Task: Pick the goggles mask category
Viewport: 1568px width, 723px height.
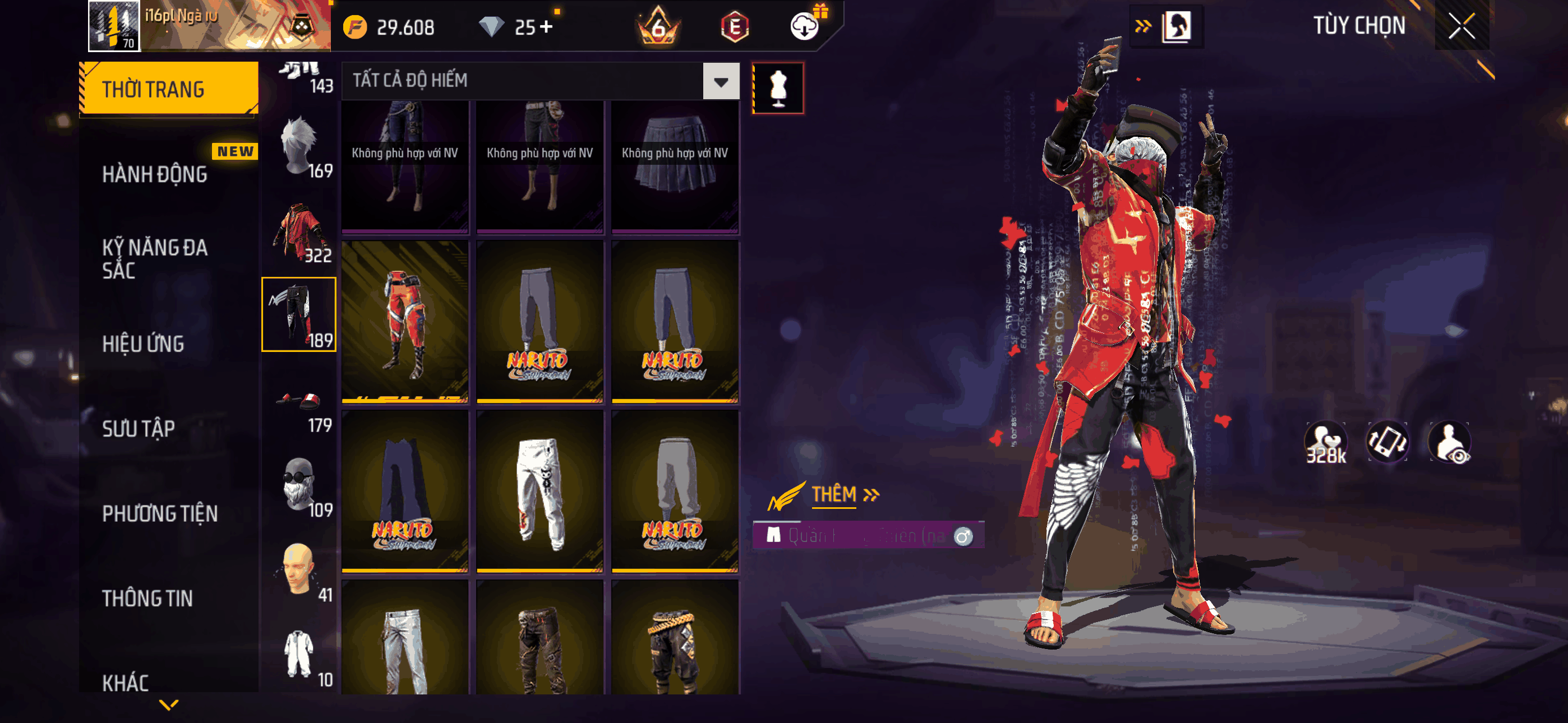Action: 299,486
